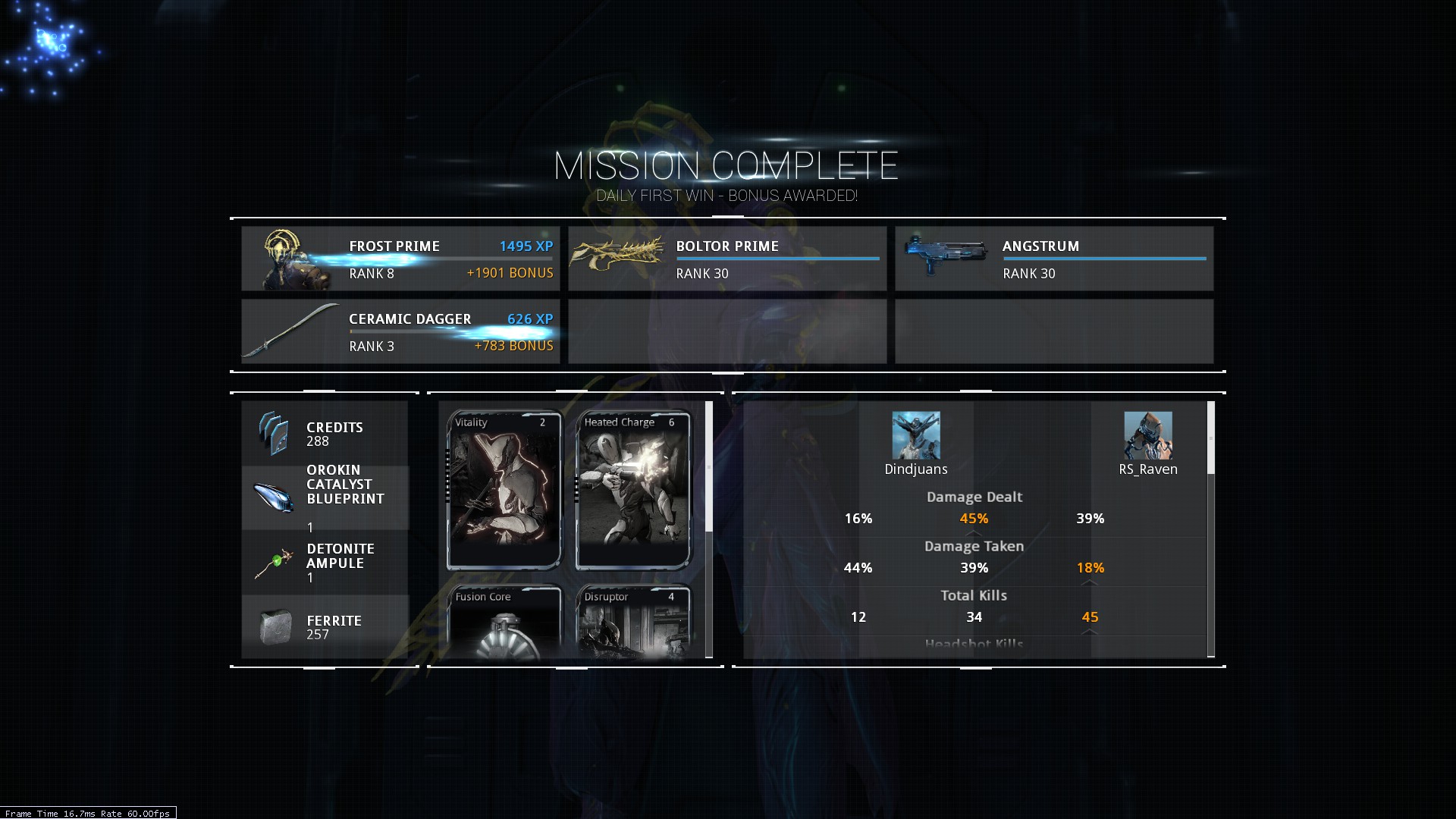The image size is (1456, 819).
Task: Choose the Angstrum weapon panel
Action: [x=1053, y=259]
